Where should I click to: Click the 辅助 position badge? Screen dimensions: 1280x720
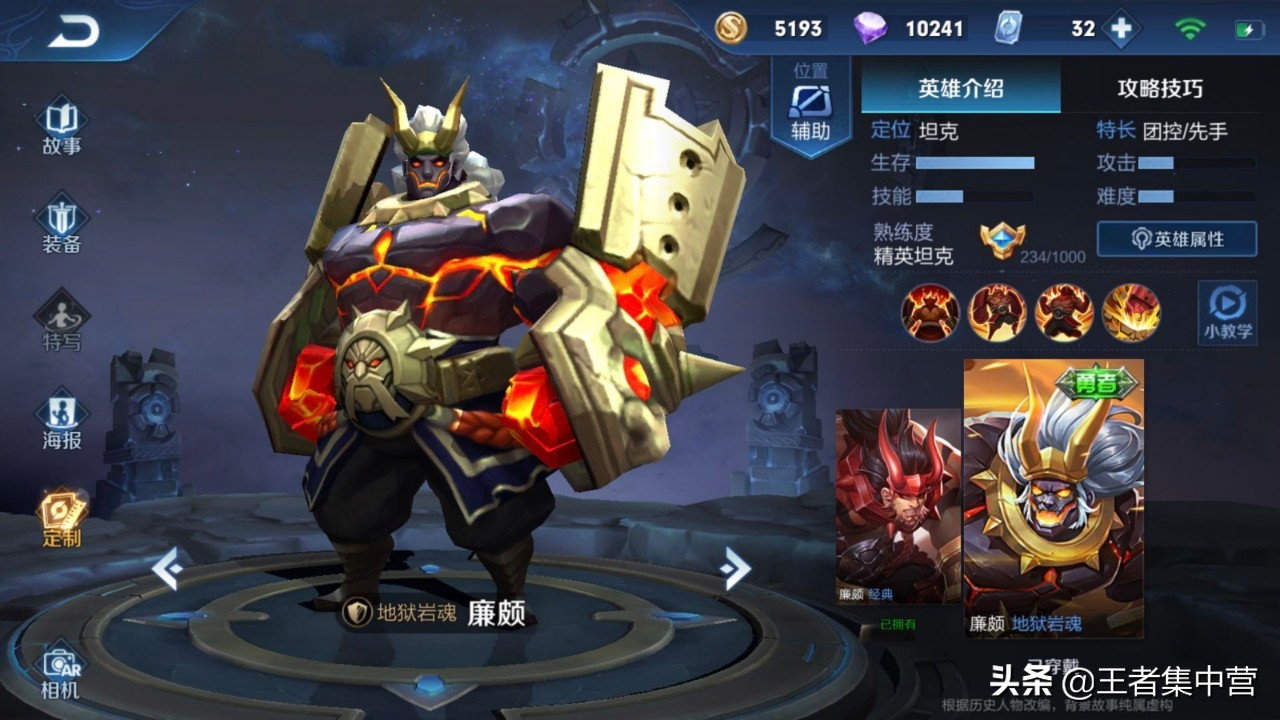pyautogui.click(x=810, y=107)
